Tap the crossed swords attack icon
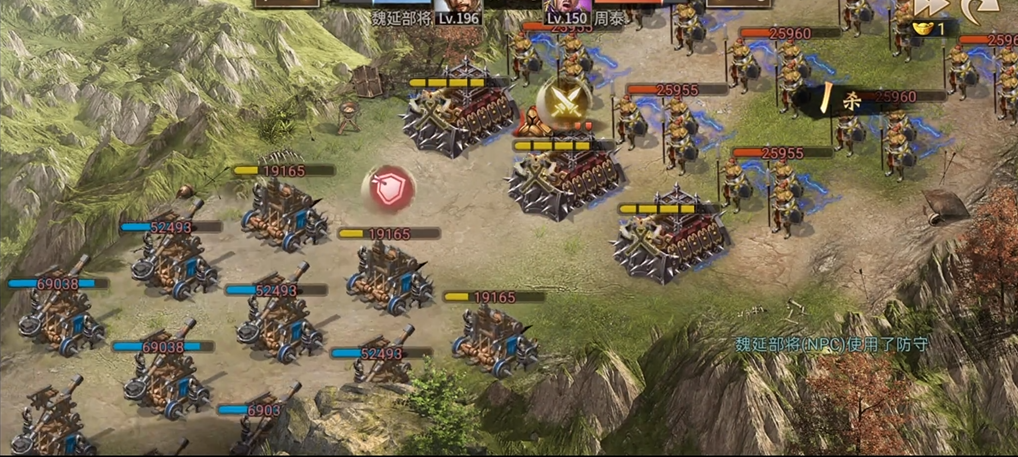The width and height of the screenshot is (1018, 457). click(558, 101)
